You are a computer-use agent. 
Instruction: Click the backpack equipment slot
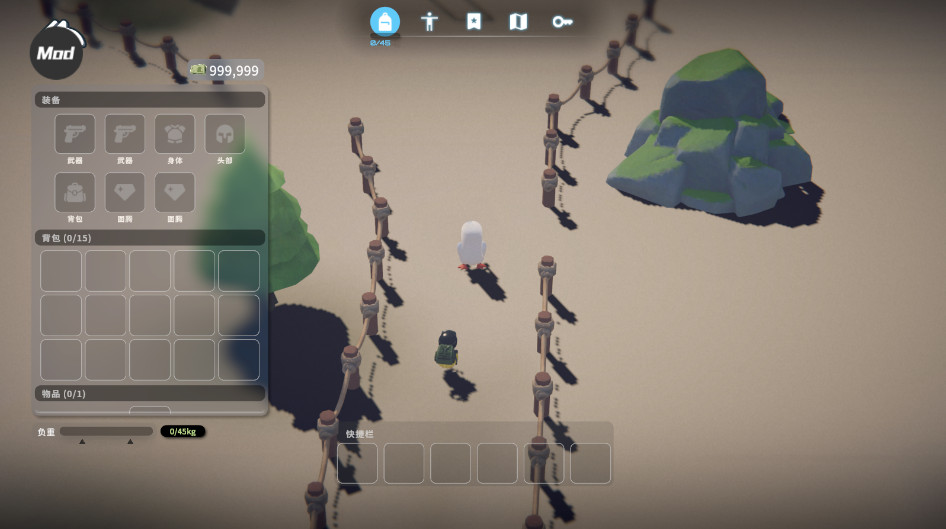coord(75,192)
